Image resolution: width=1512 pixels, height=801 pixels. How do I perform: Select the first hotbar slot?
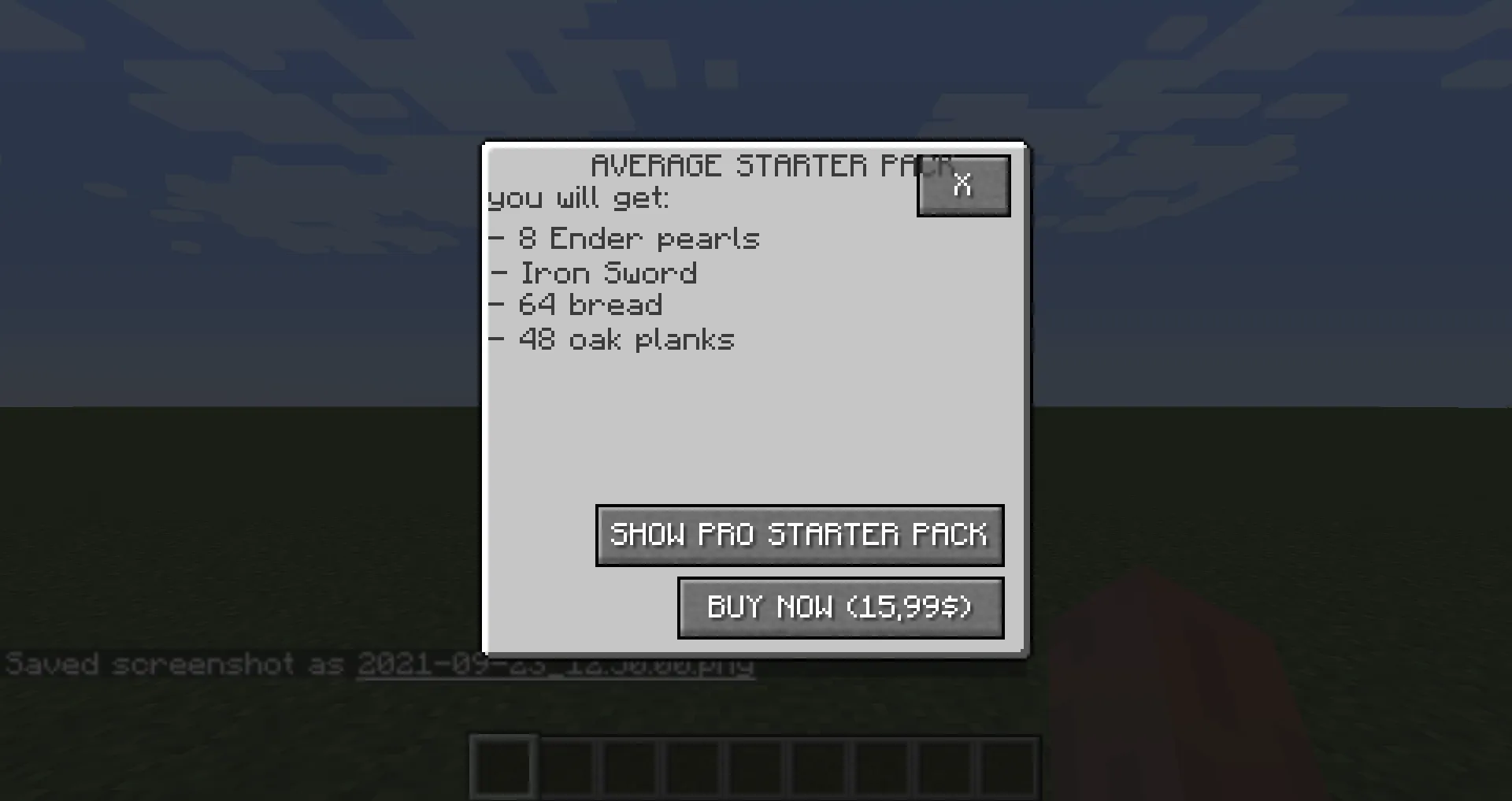click(x=504, y=766)
